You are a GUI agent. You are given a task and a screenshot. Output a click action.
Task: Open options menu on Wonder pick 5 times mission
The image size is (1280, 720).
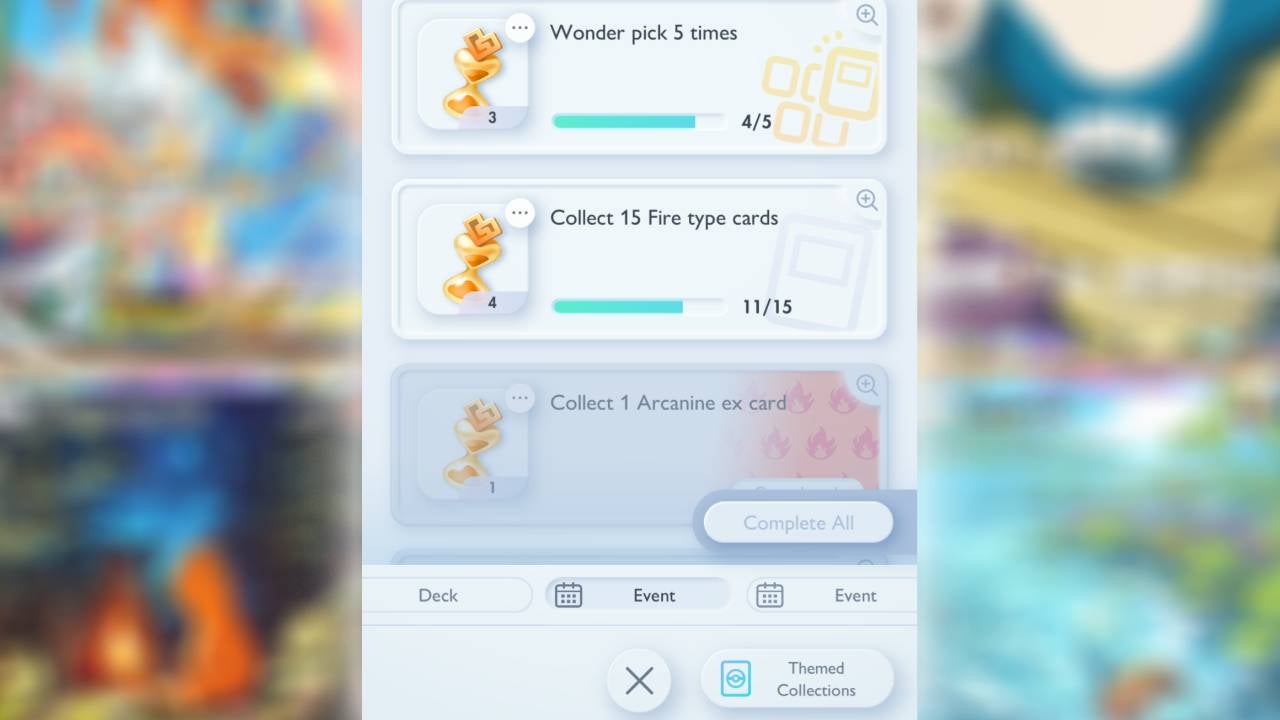[519, 27]
